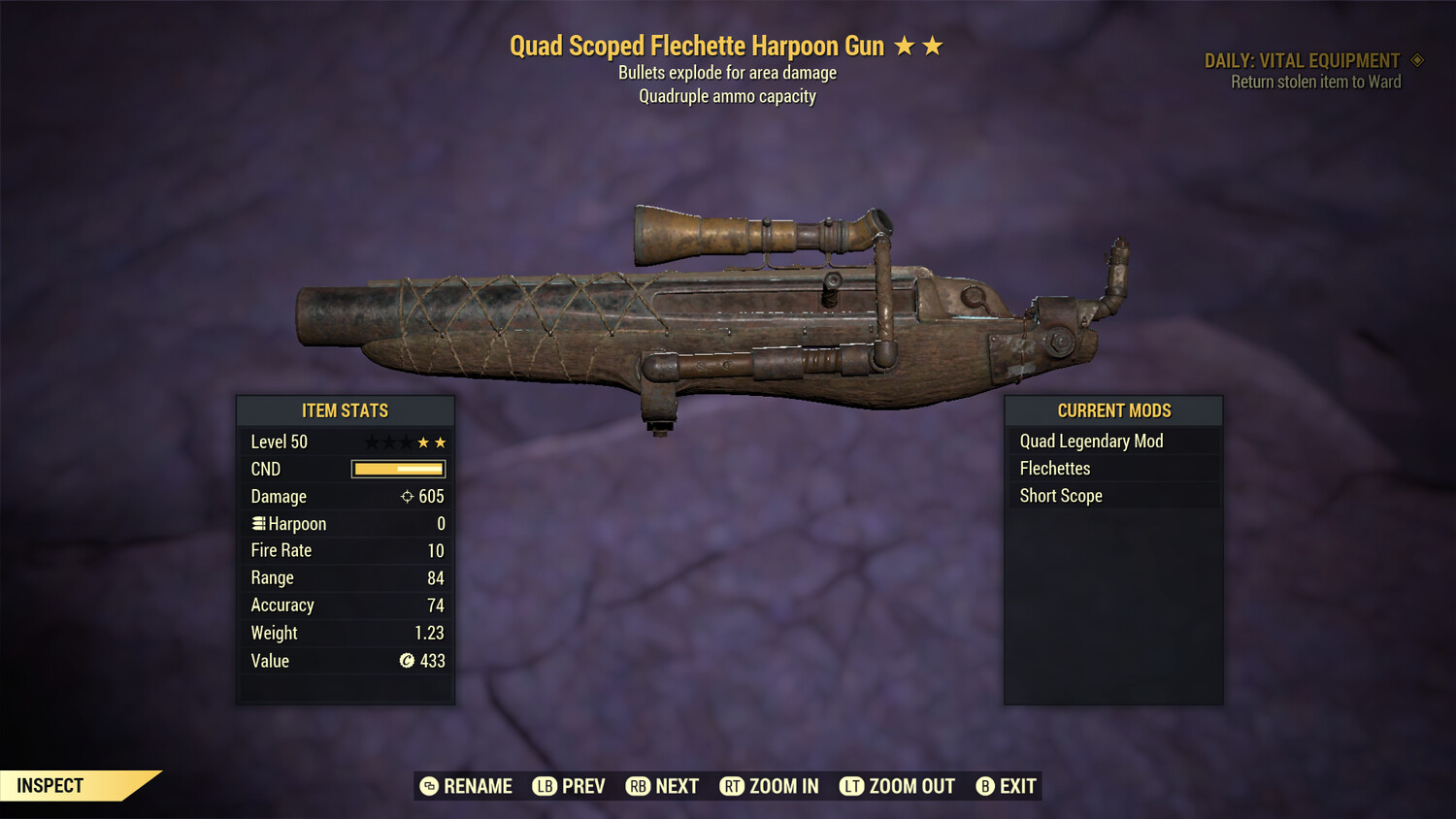The image size is (1456, 819).
Task: Click the caps currency icon beside Value
Action: (407, 661)
